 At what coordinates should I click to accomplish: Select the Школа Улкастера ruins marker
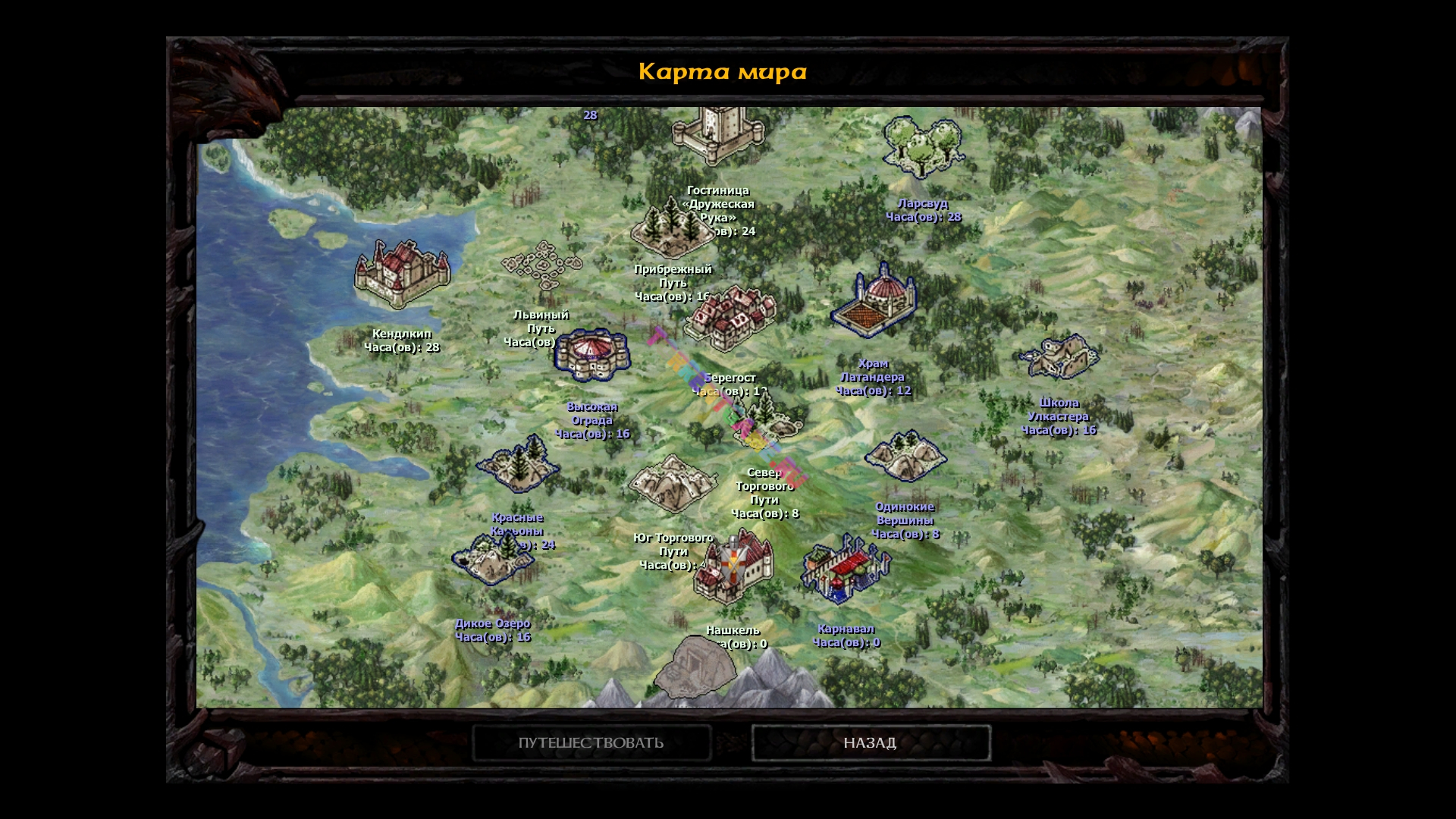1059,356
